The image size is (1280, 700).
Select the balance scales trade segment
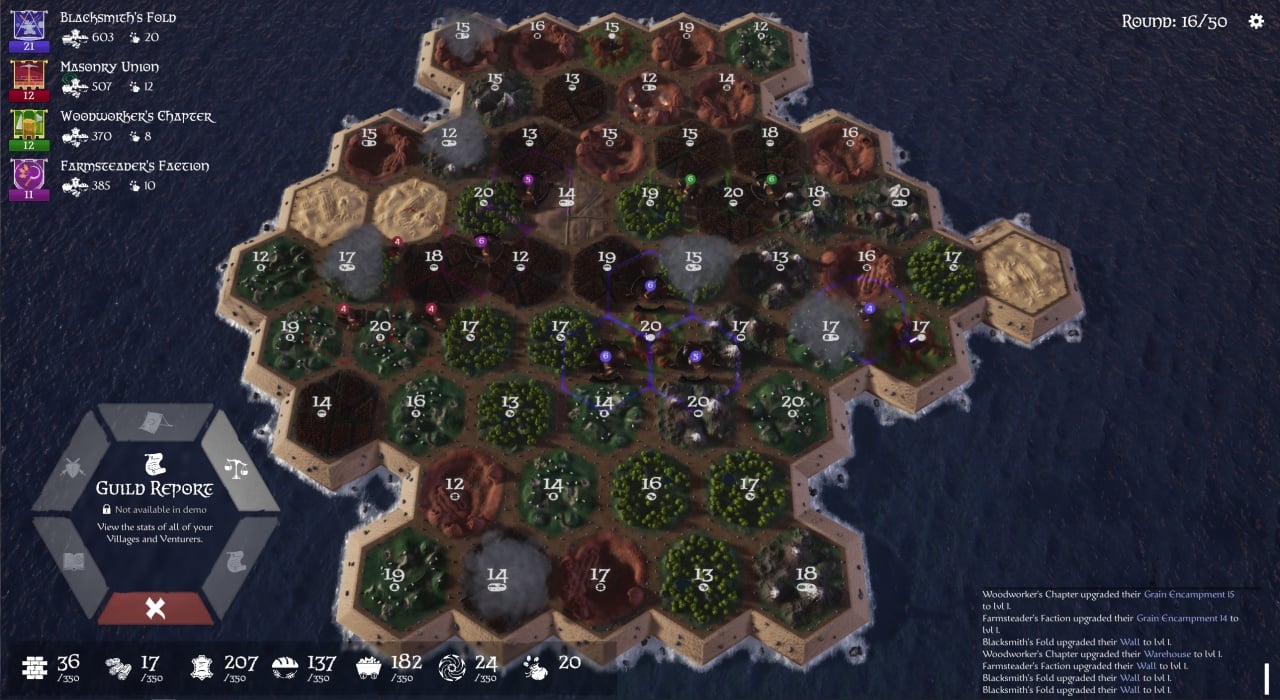[x=237, y=468]
